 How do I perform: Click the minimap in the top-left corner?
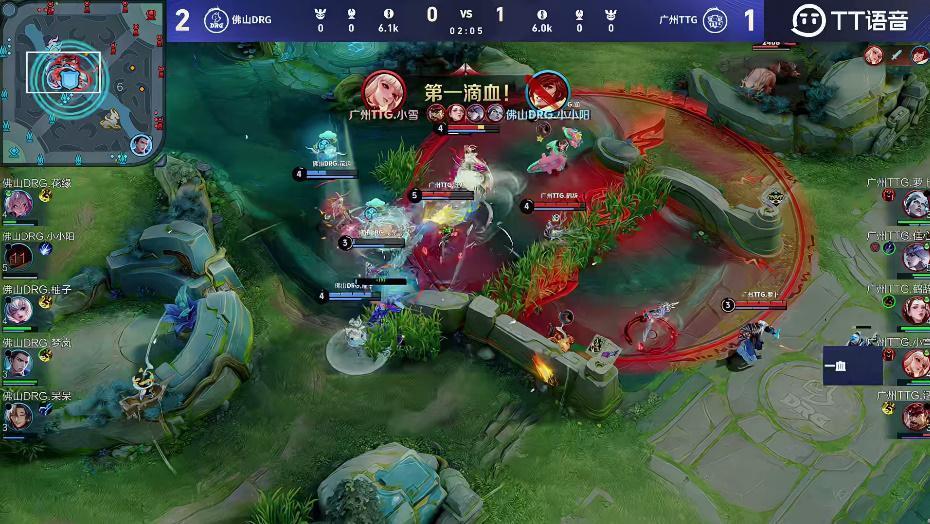(80, 82)
